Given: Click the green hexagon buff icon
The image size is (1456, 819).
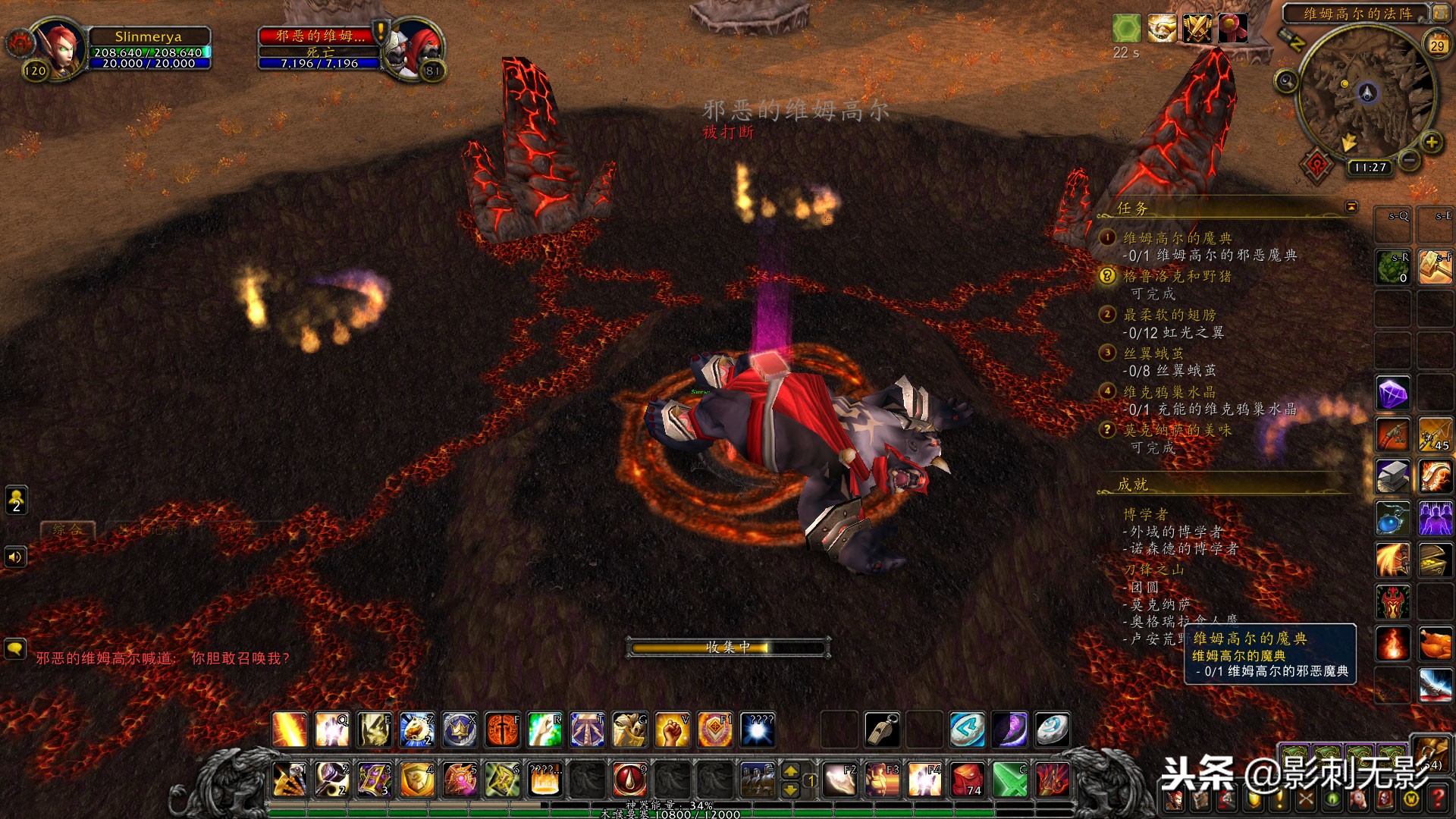Looking at the screenshot, I should coord(1126,29).
